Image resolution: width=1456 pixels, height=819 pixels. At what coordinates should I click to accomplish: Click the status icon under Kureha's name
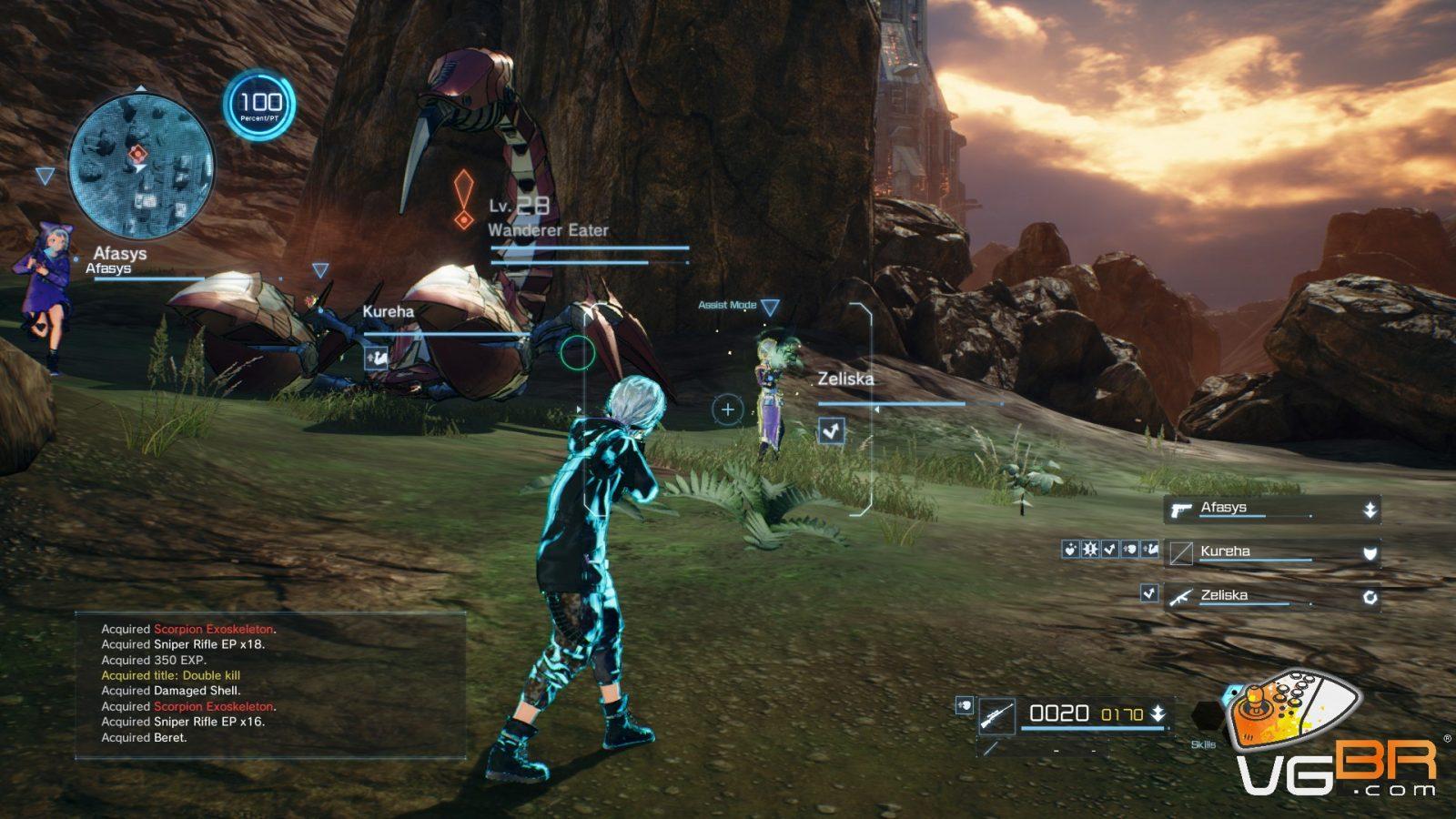377,358
